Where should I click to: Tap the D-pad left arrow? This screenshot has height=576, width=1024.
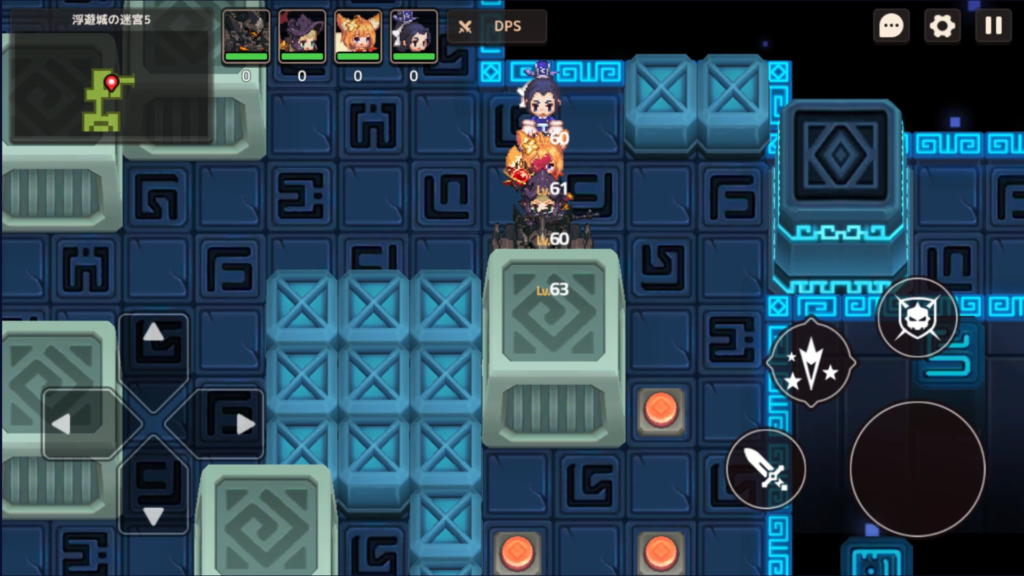tap(62, 424)
